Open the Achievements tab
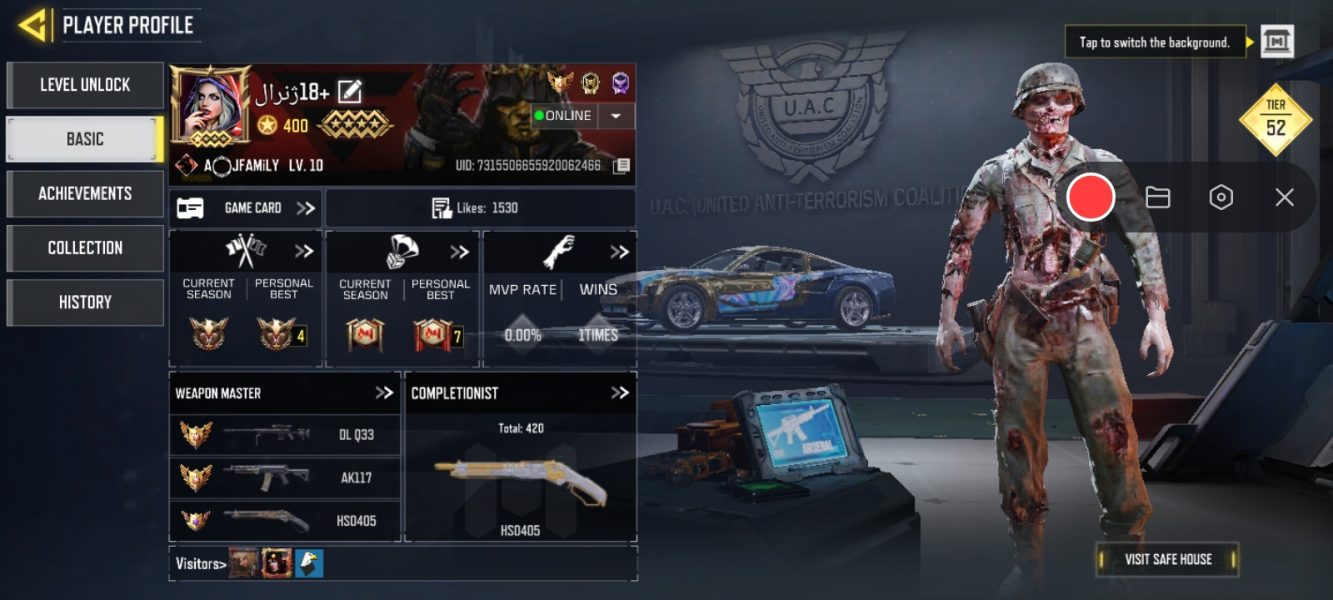Image resolution: width=1333 pixels, height=600 pixels. tap(85, 193)
